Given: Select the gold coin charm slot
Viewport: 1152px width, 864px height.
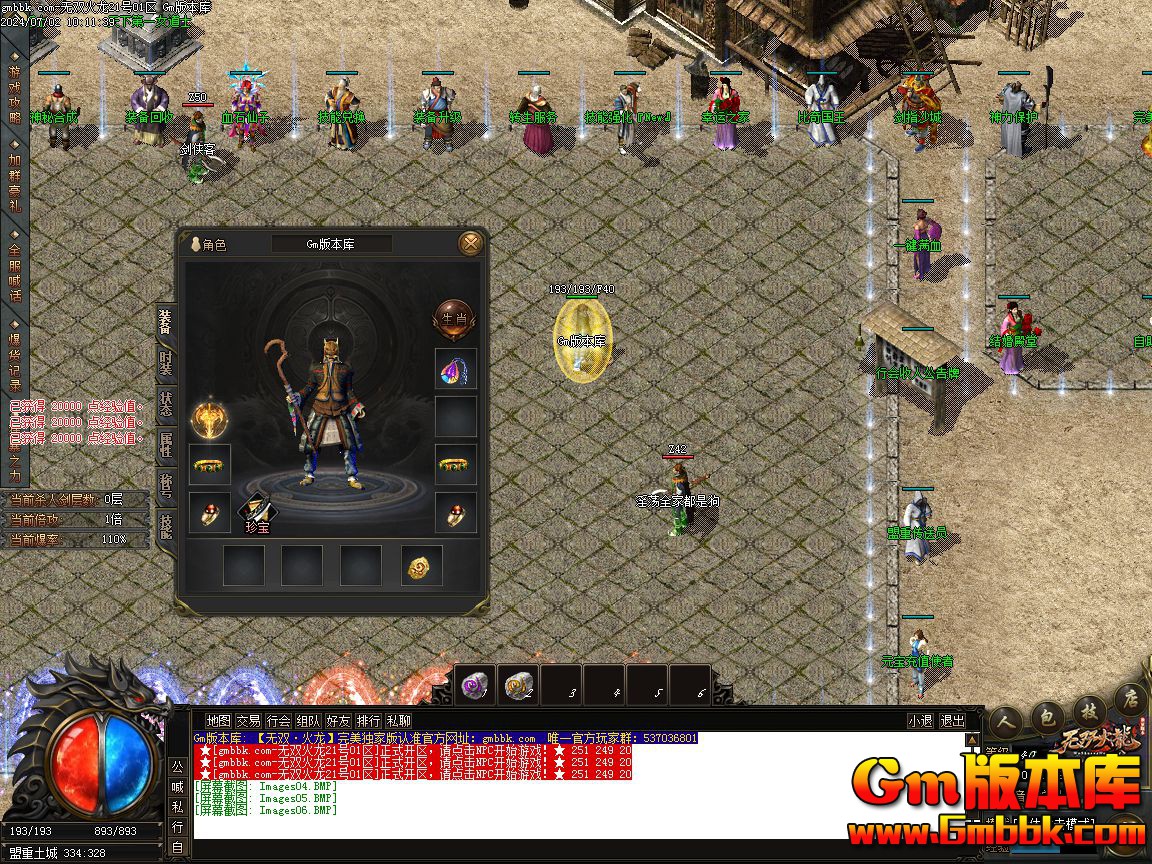Looking at the screenshot, I should pos(421,566).
